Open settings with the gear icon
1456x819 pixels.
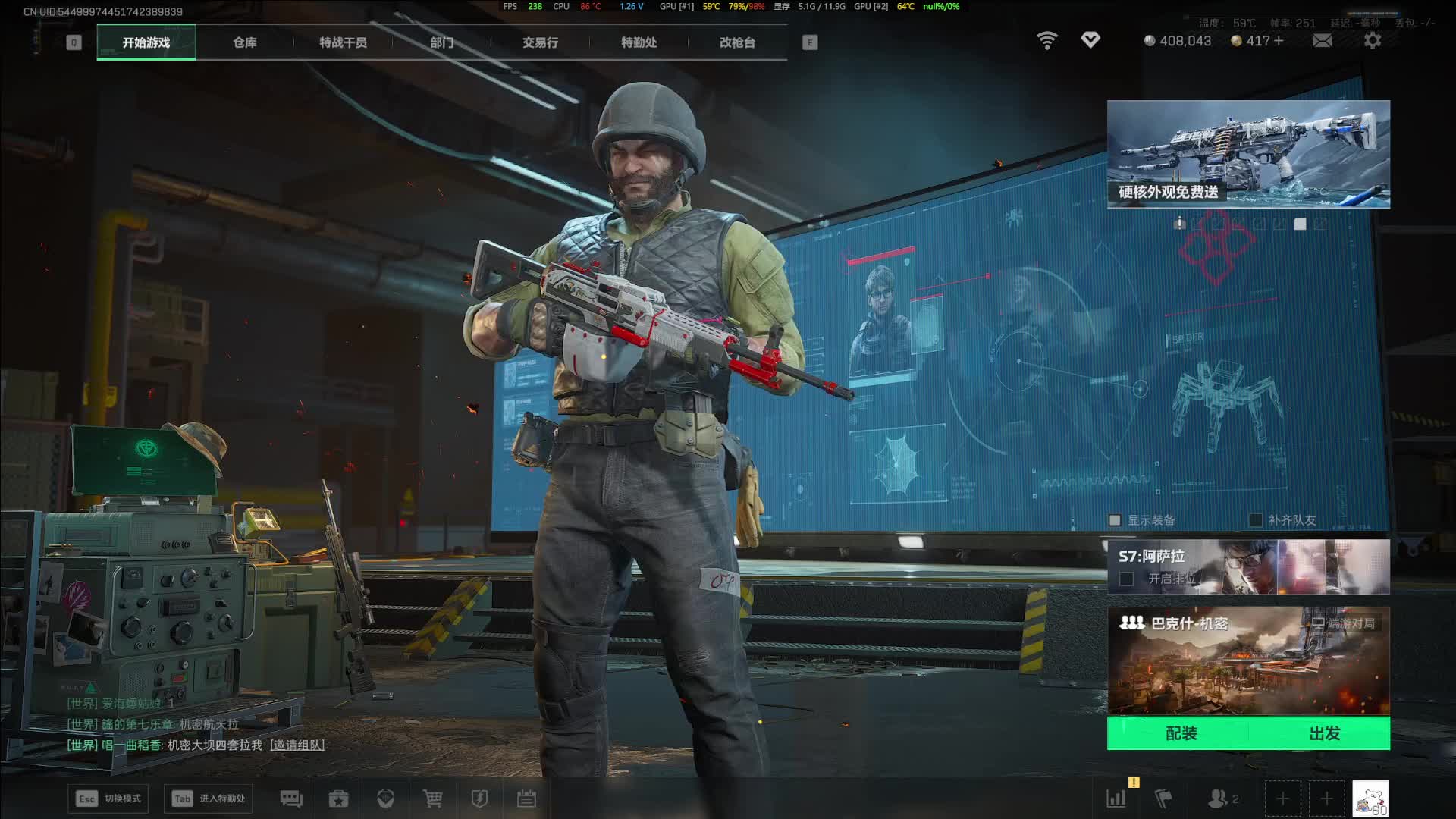click(x=1372, y=41)
